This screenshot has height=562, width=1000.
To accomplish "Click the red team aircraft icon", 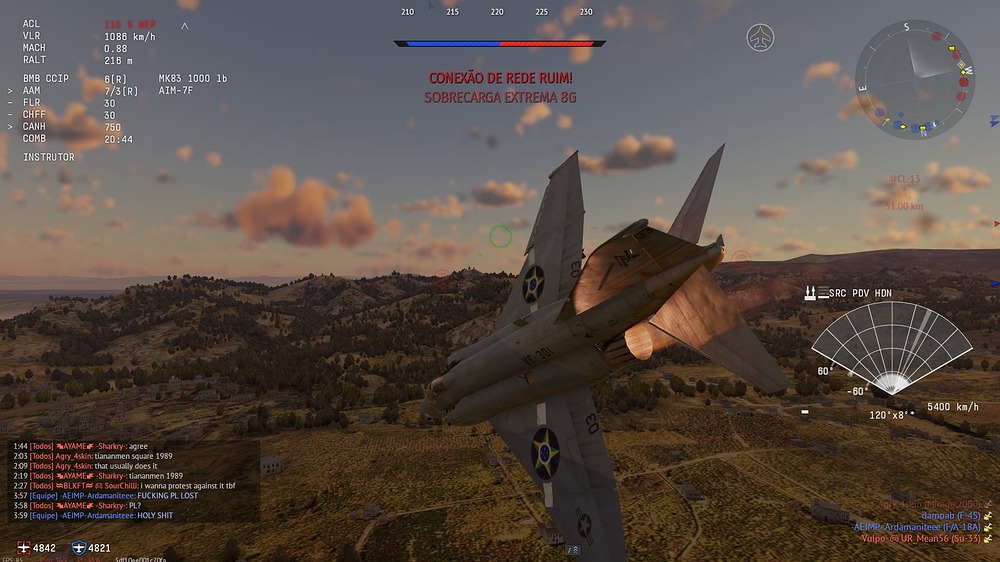I will 24,548.
